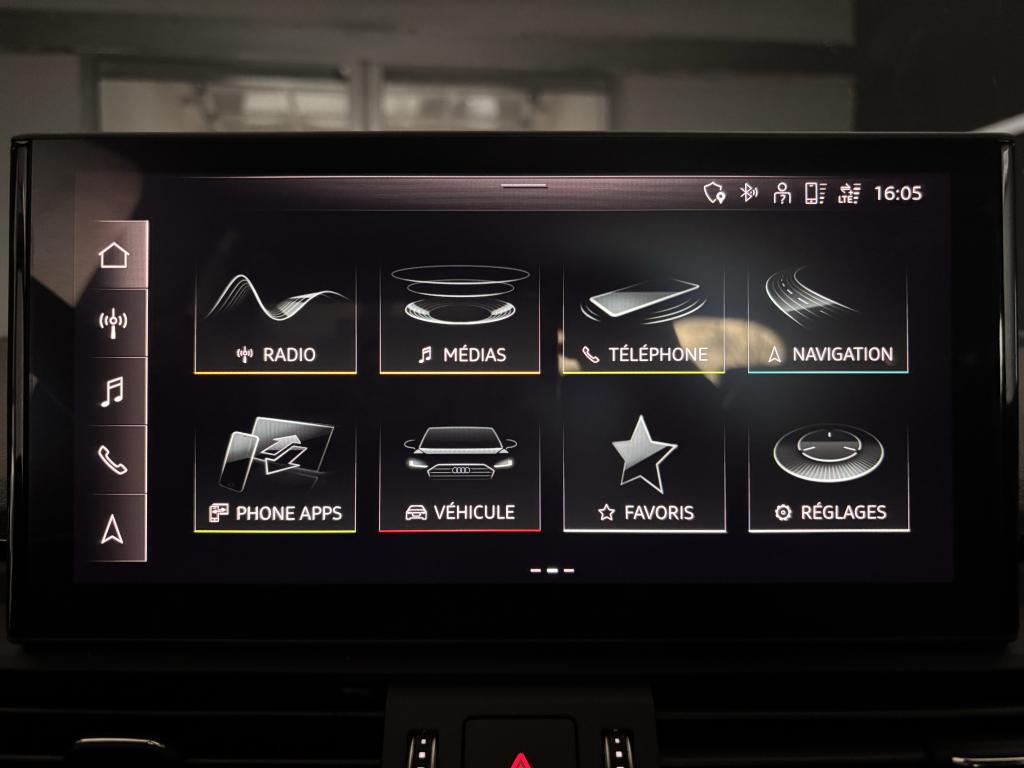Click the music note sidebar shortcut
The image size is (1024, 768).
tap(114, 391)
